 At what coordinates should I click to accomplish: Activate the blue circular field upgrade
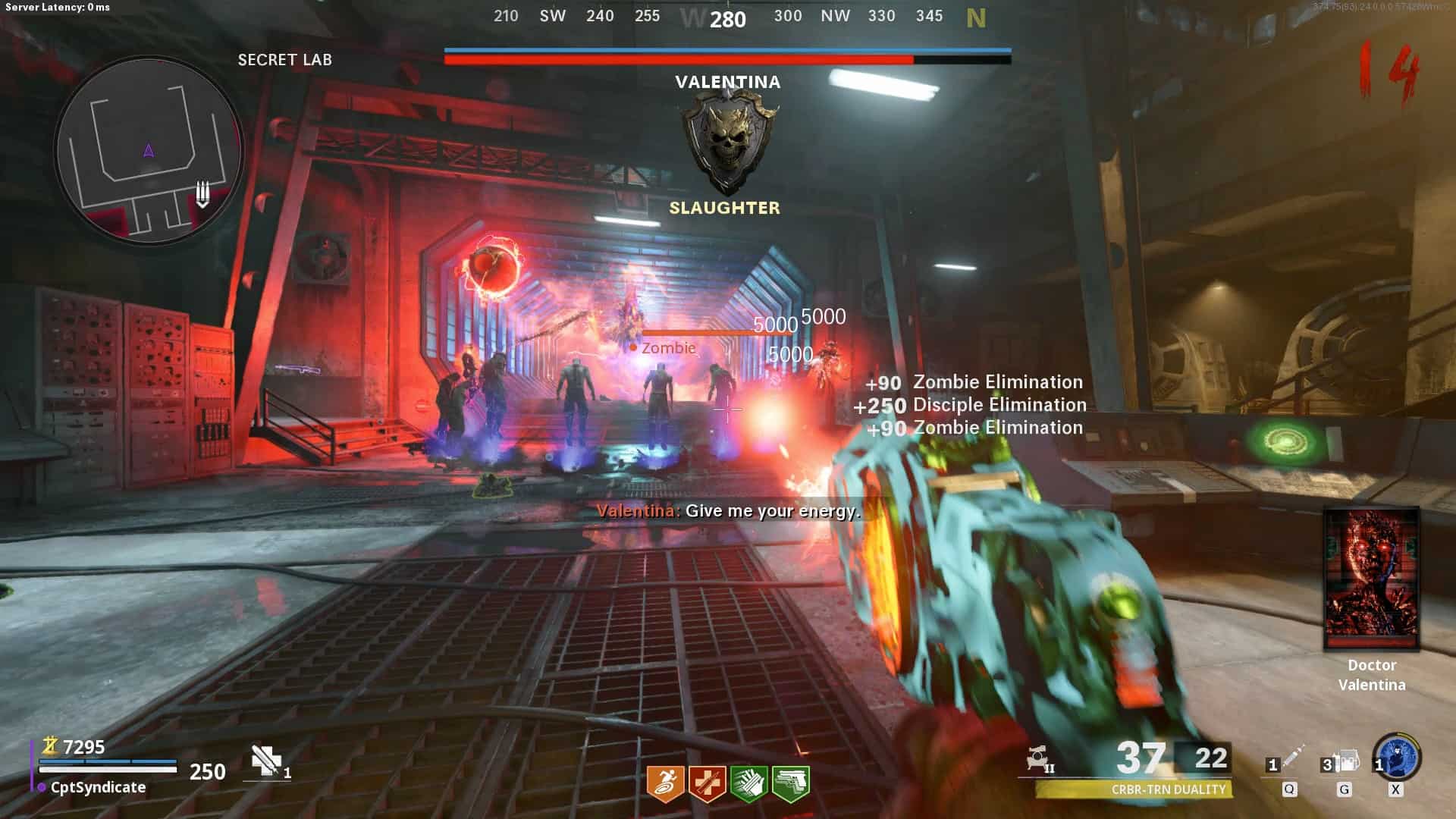(x=1397, y=757)
